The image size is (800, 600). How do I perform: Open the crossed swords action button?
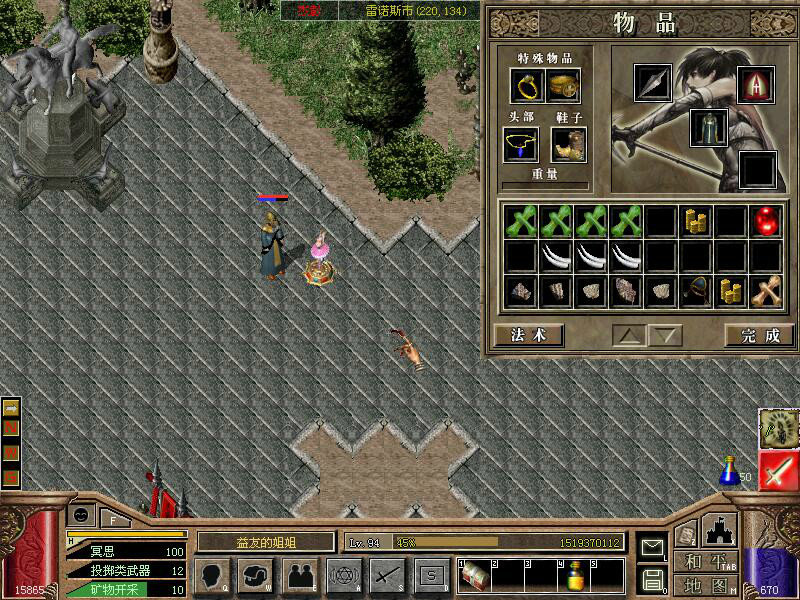pyautogui.click(x=387, y=575)
